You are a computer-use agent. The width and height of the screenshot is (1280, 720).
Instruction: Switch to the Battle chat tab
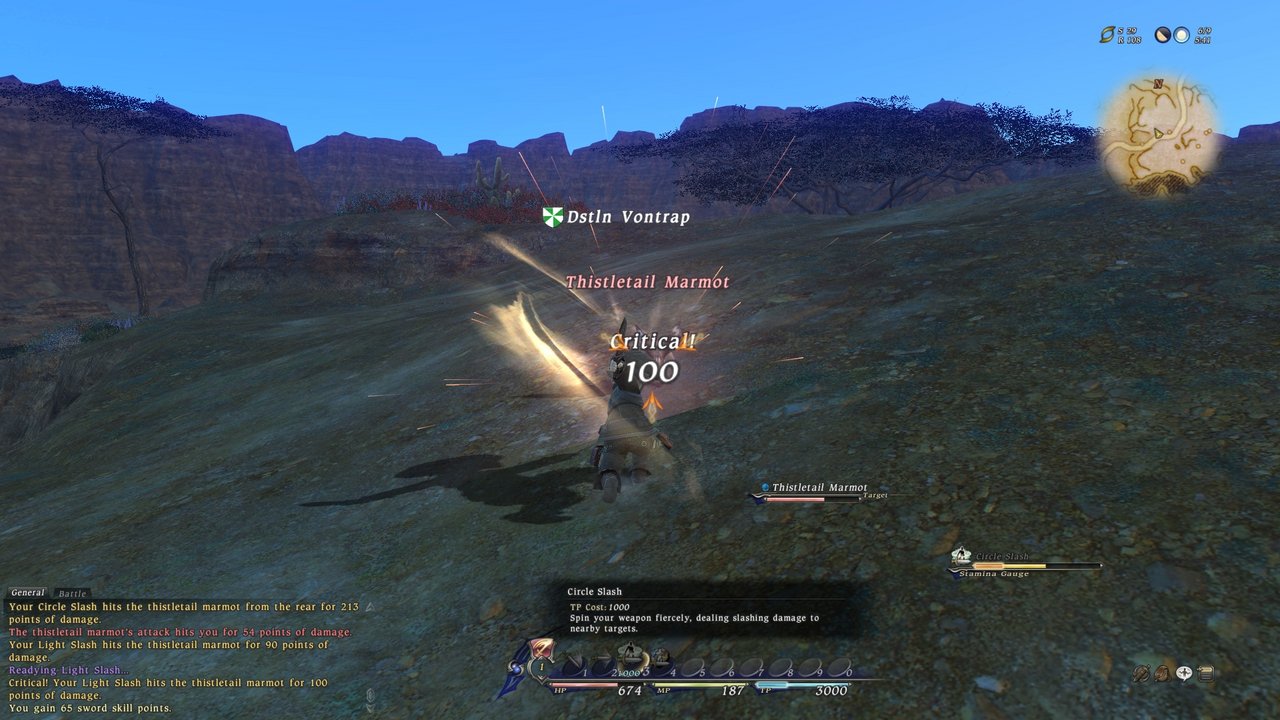pyautogui.click(x=72, y=594)
